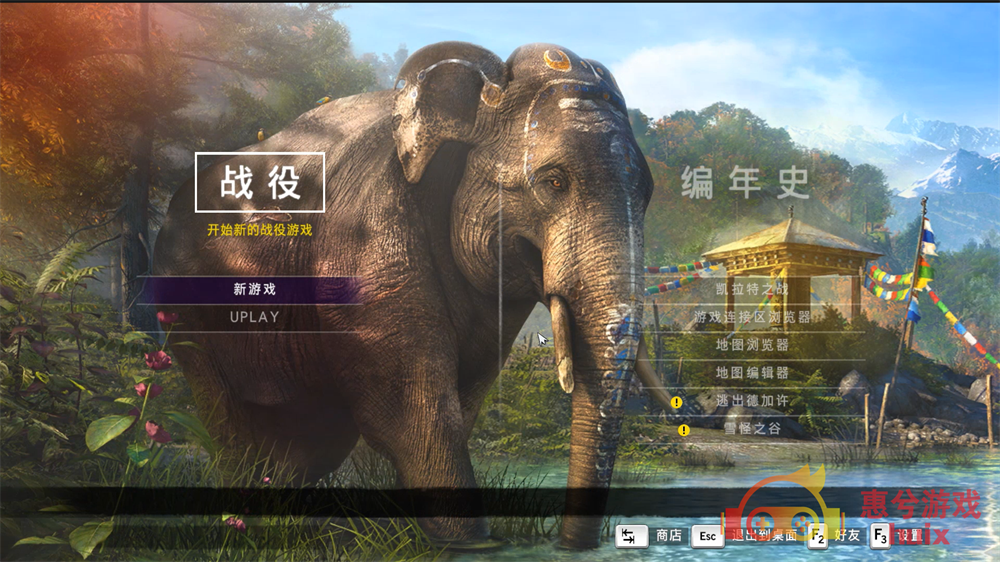
Task: Launch the 地图编辑器 map editor
Action: [x=752, y=373]
